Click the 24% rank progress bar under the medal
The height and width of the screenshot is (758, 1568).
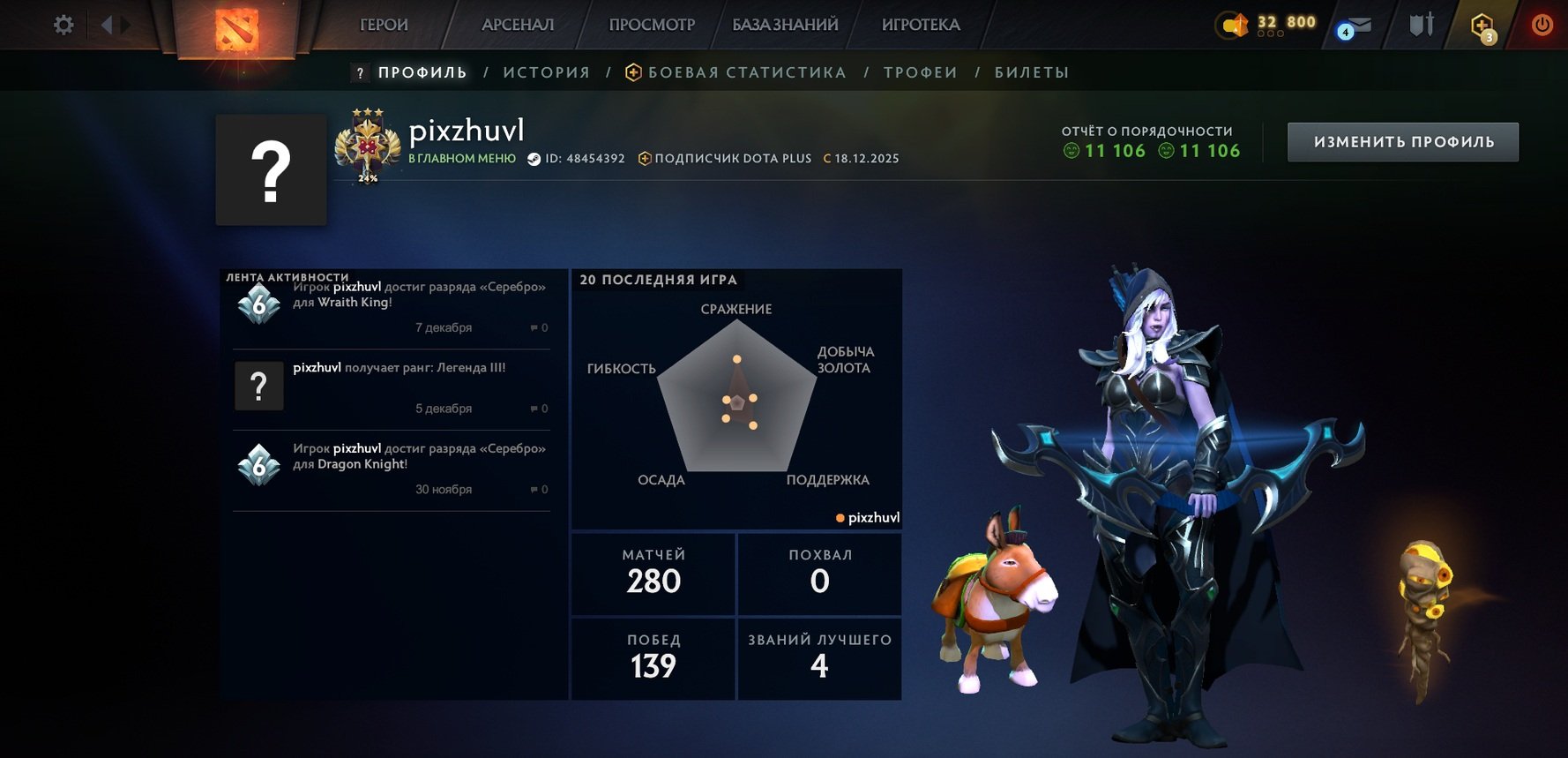pyautogui.click(x=367, y=176)
